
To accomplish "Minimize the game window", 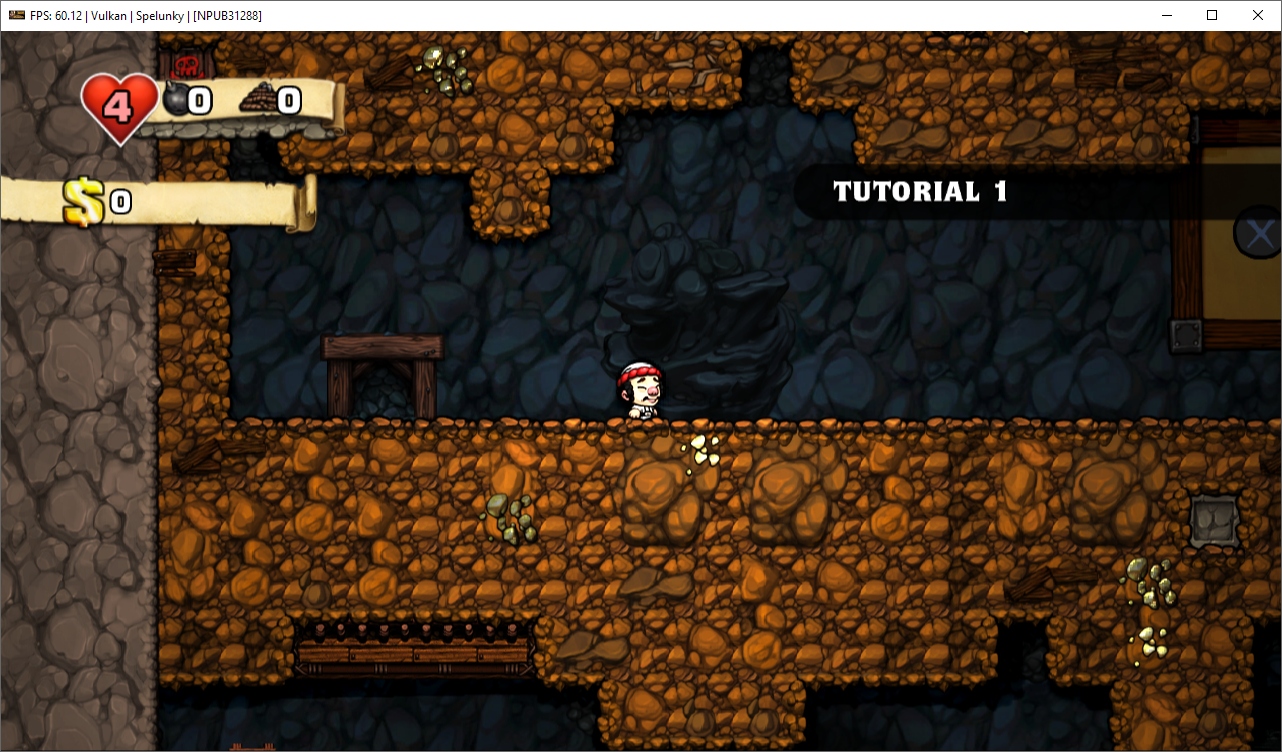I will point(1166,15).
